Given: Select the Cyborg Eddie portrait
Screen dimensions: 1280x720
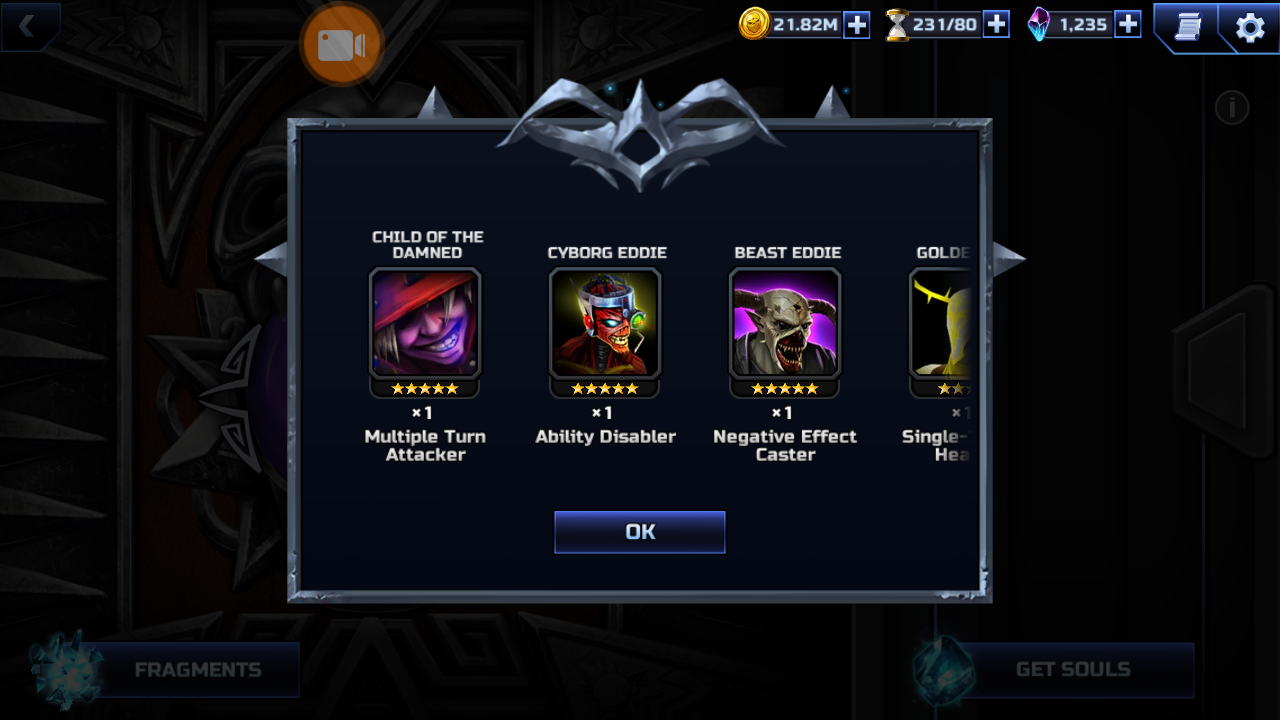Looking at the screenshot, I should click(605, 323).
